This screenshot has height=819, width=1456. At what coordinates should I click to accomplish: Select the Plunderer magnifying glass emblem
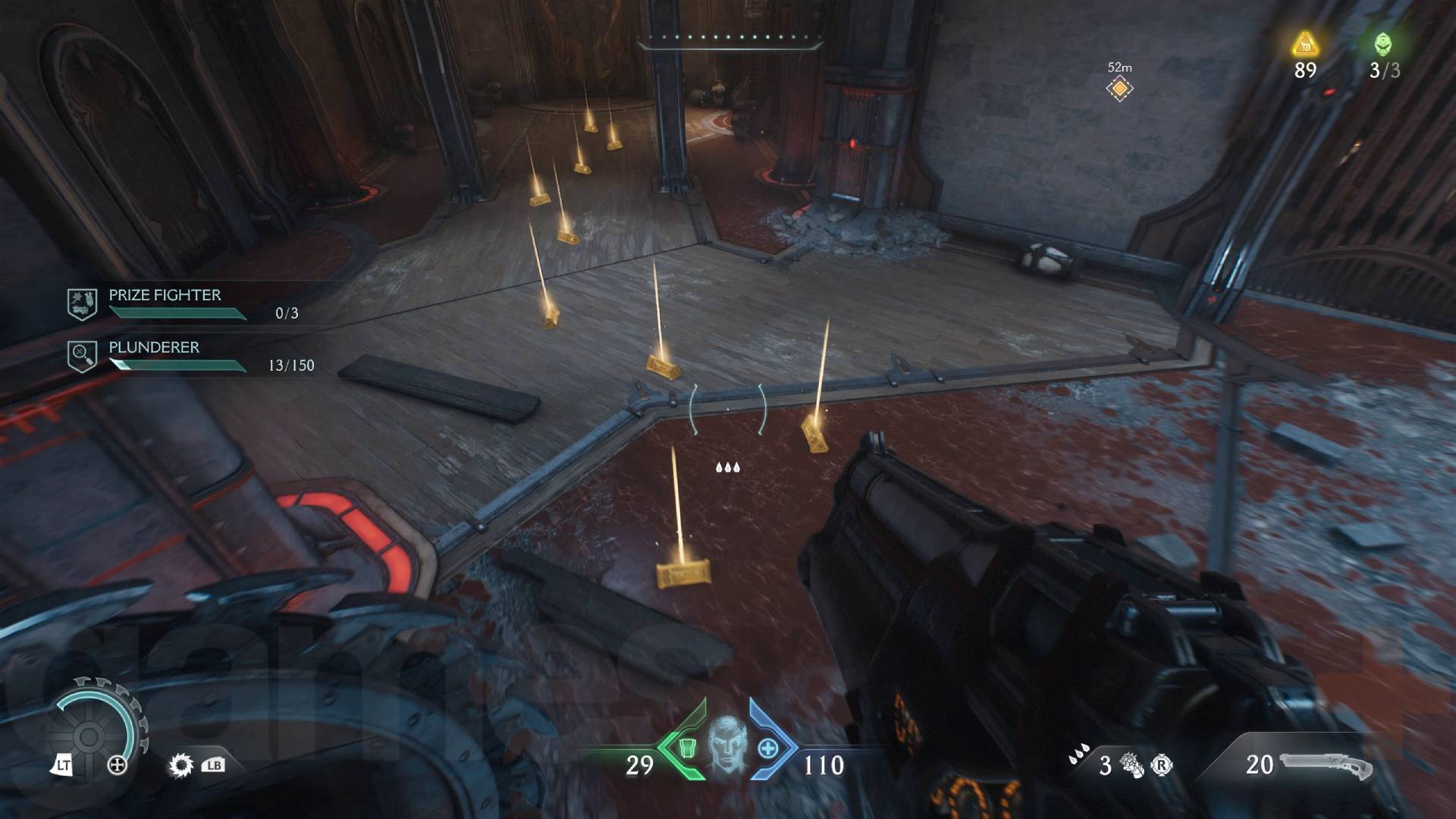click(83, 355)
